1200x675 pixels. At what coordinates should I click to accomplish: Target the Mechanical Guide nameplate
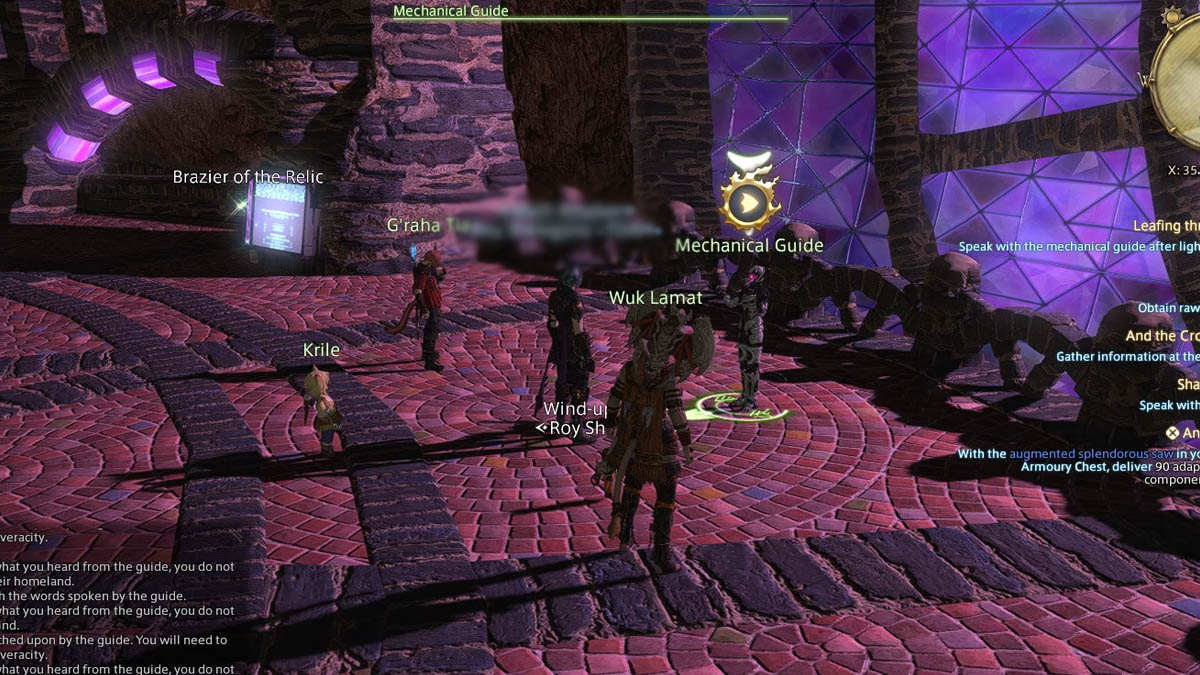click(x=749, y=245)
